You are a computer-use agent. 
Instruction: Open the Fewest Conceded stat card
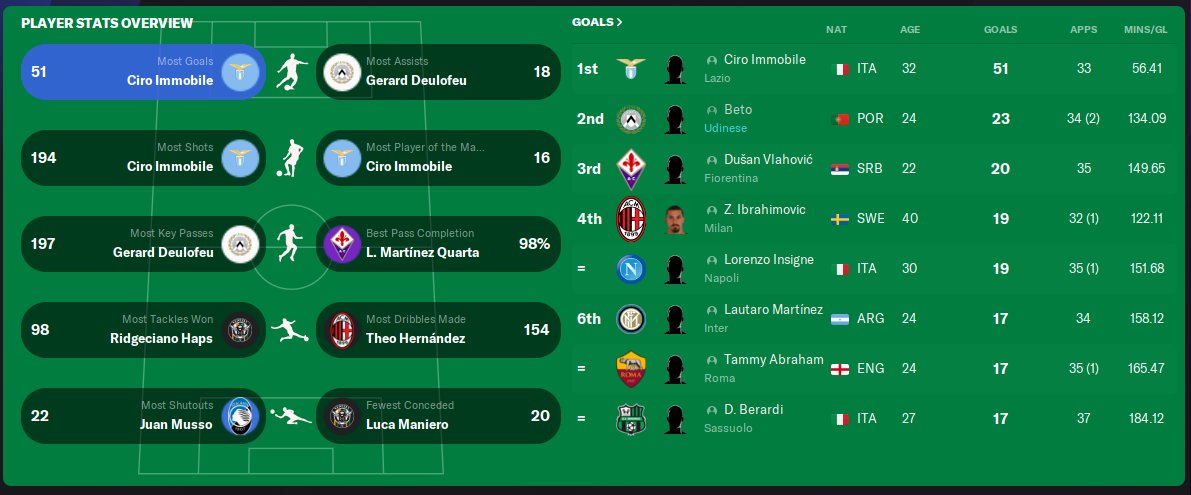point(438,416)
